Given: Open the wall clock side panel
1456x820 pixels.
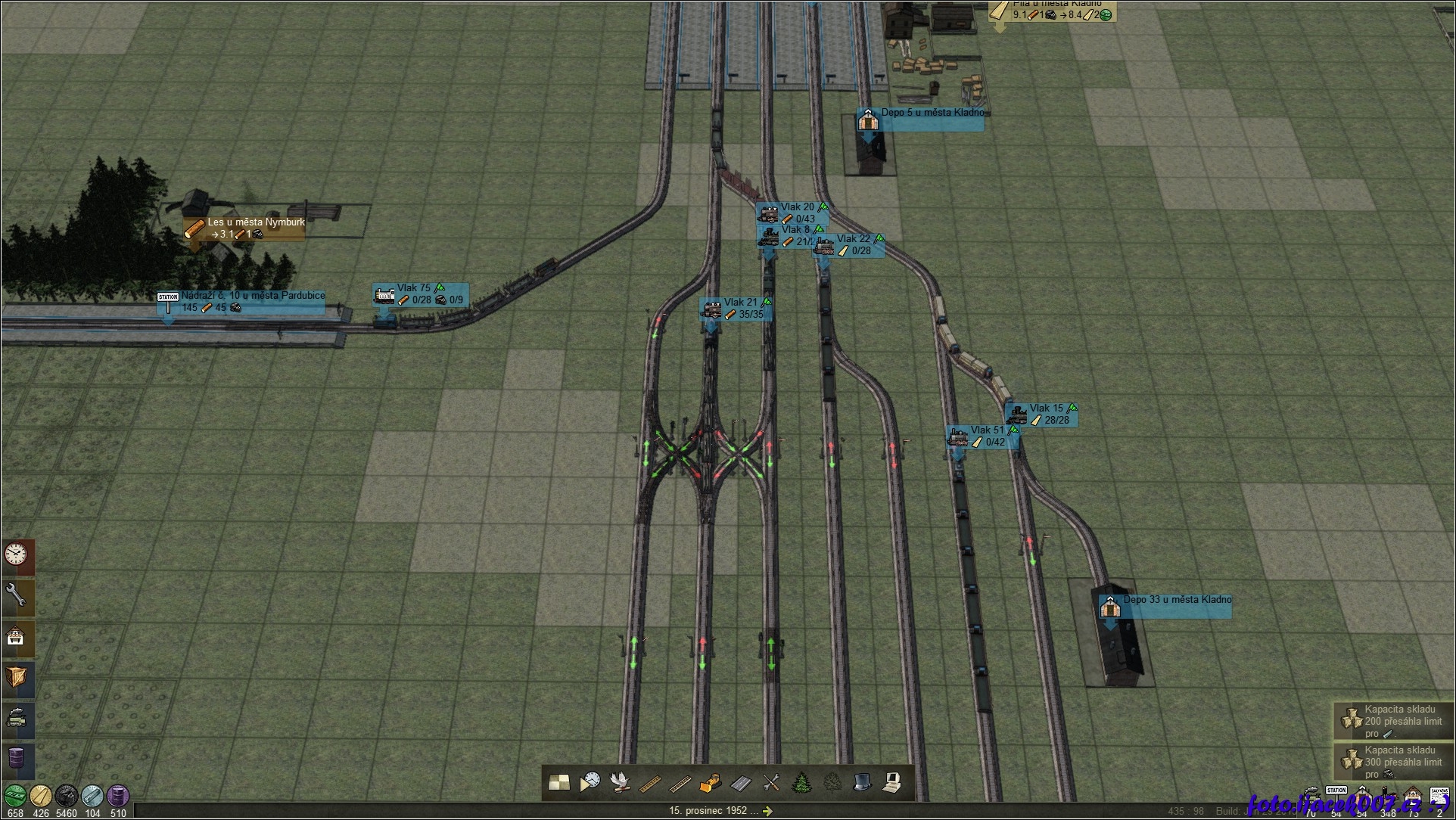Looking at the screenshot, I should pos(17,556).
